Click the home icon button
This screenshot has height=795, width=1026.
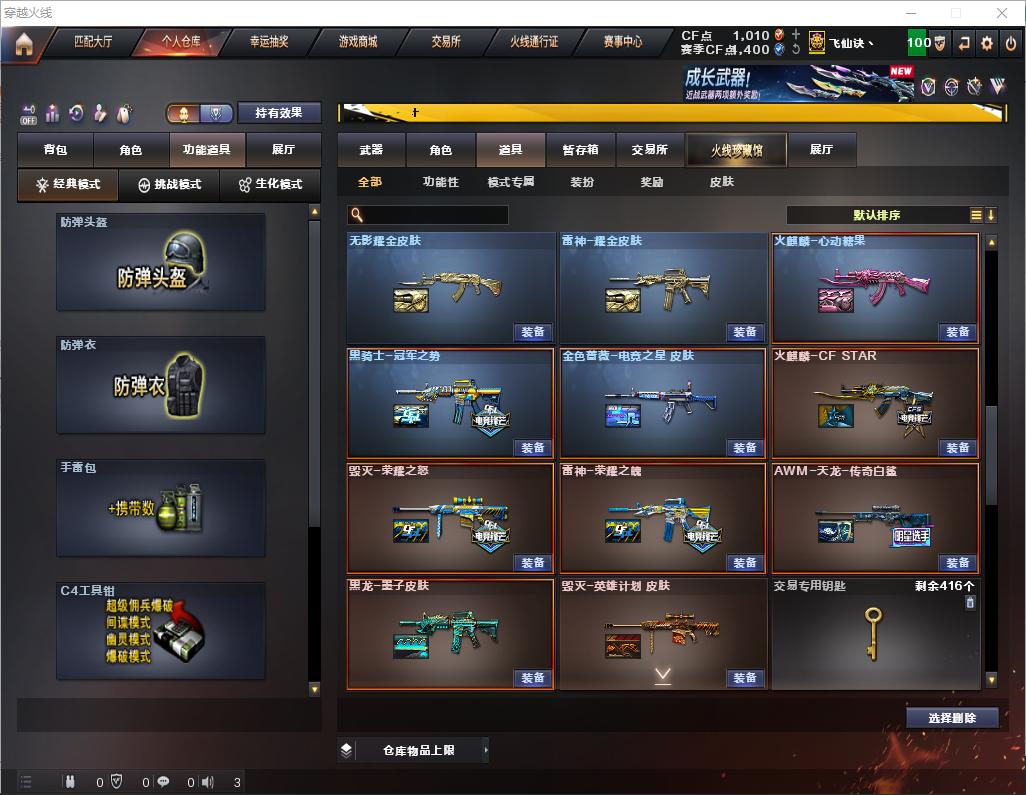tap(23, 43)
